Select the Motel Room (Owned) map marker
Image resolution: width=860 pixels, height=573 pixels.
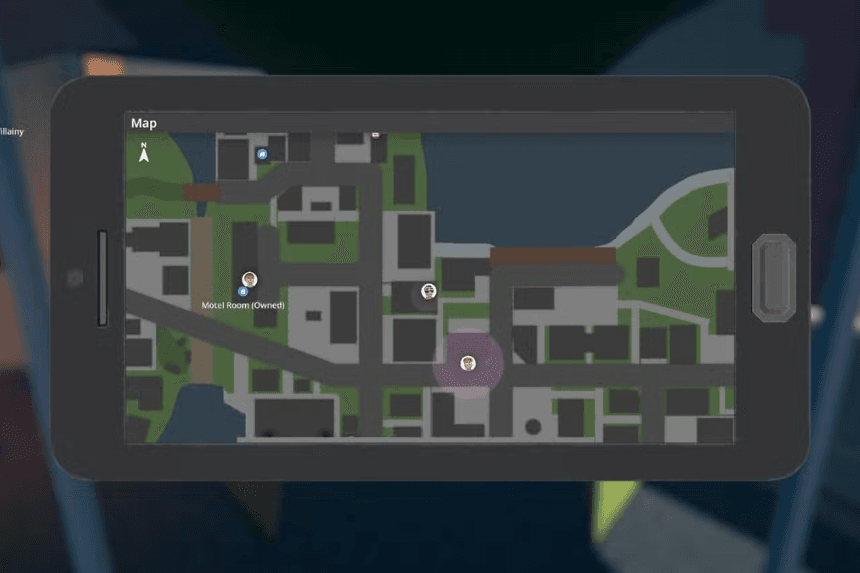click(x=242, y=292)
